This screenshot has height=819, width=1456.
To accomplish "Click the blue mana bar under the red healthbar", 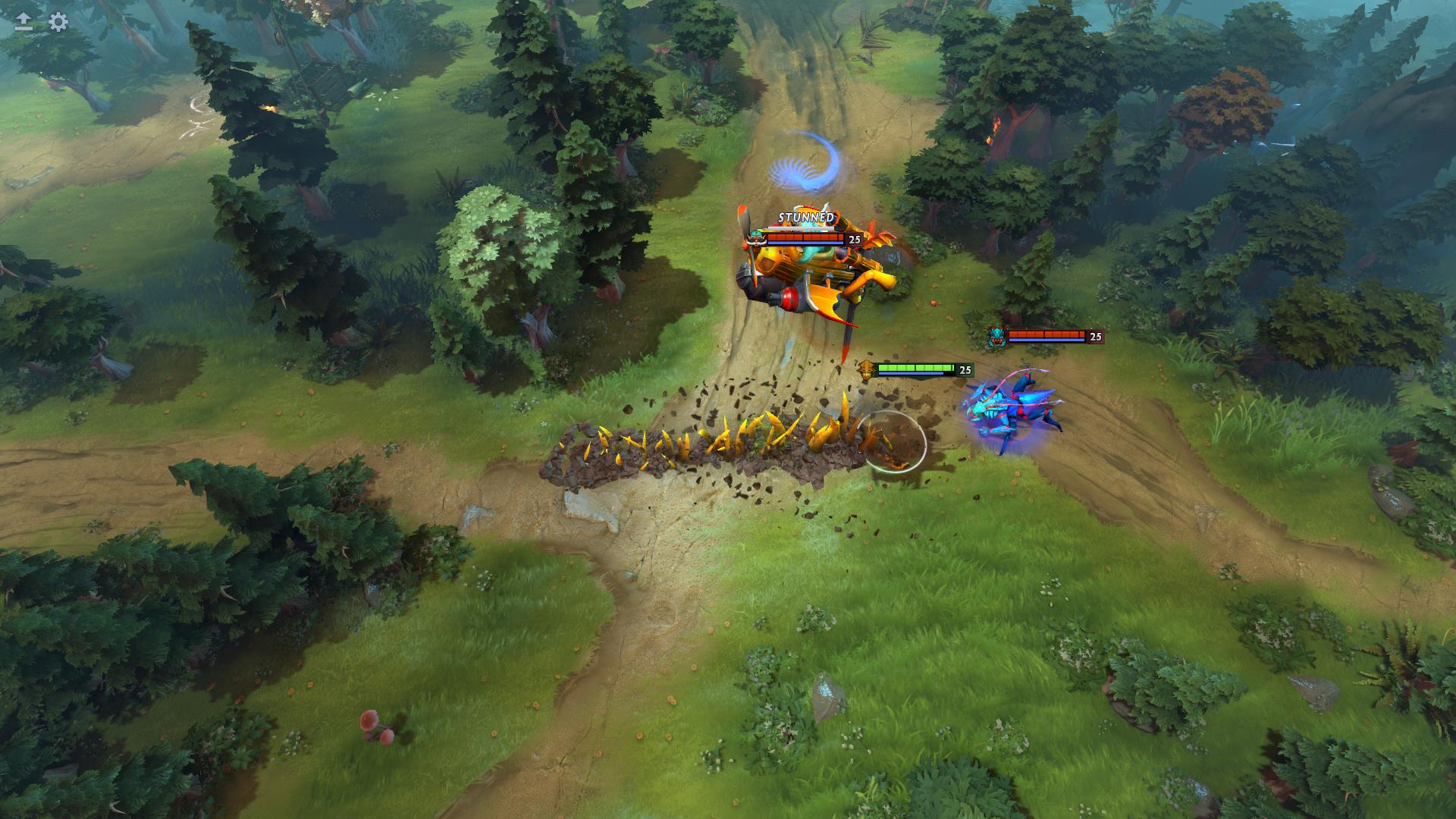I will coord(805,243).
